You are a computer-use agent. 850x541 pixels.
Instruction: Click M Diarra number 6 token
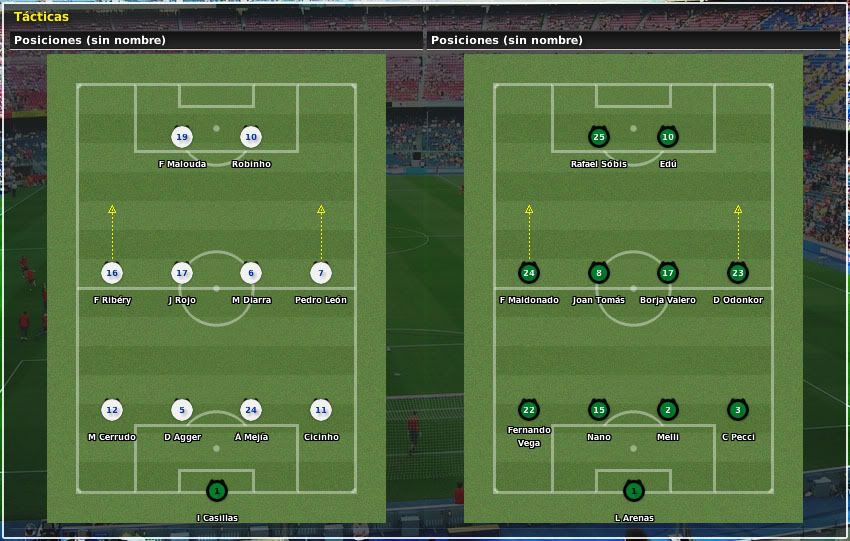(x=251, y=273)
